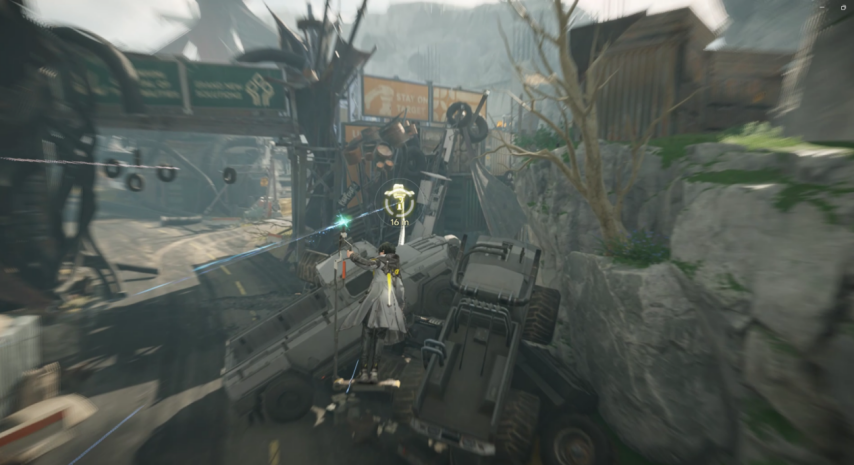Restore down the game window

[843, 7]
